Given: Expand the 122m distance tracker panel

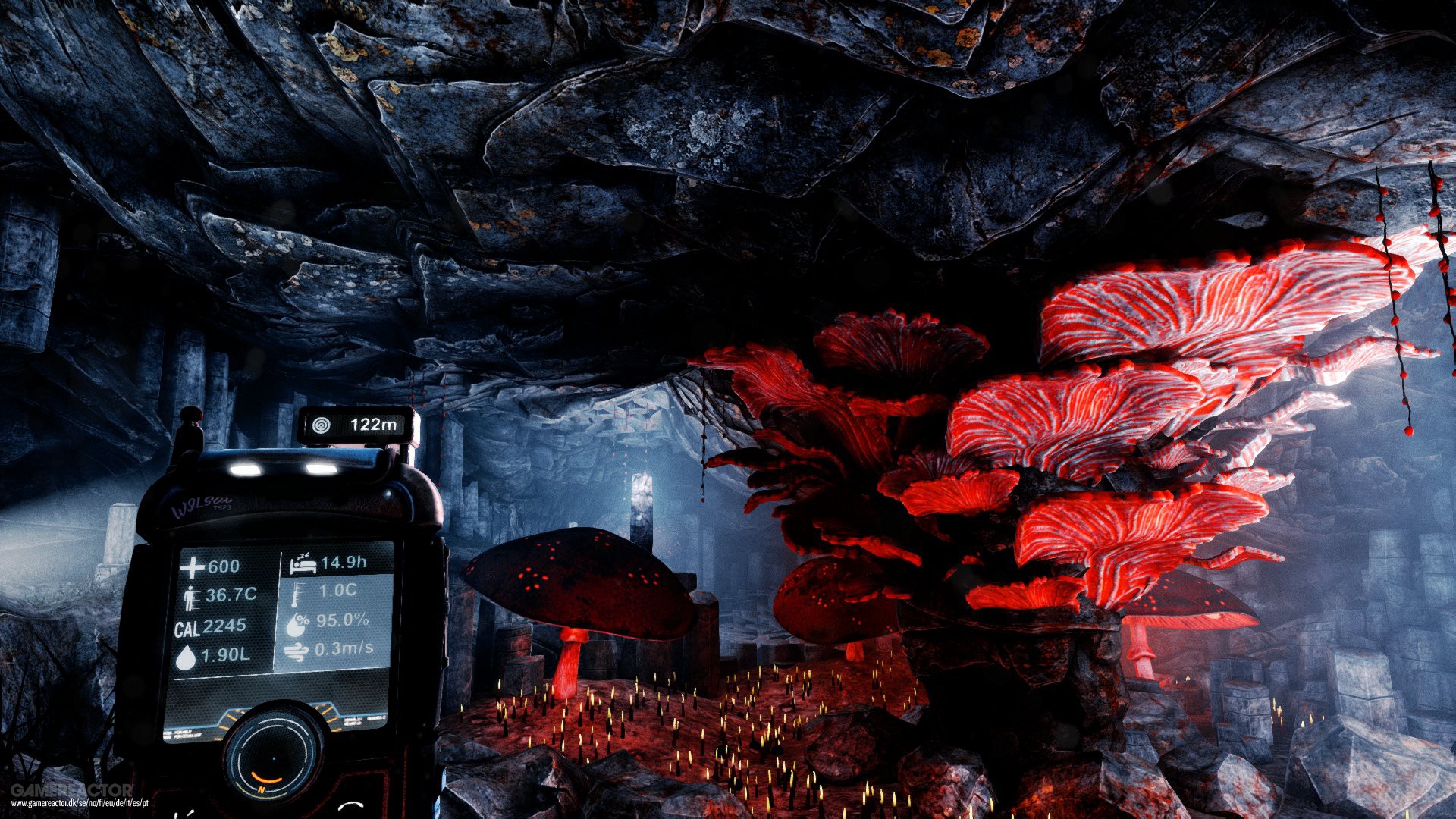Looking at the screenshot, I should (x=356, y=425).
